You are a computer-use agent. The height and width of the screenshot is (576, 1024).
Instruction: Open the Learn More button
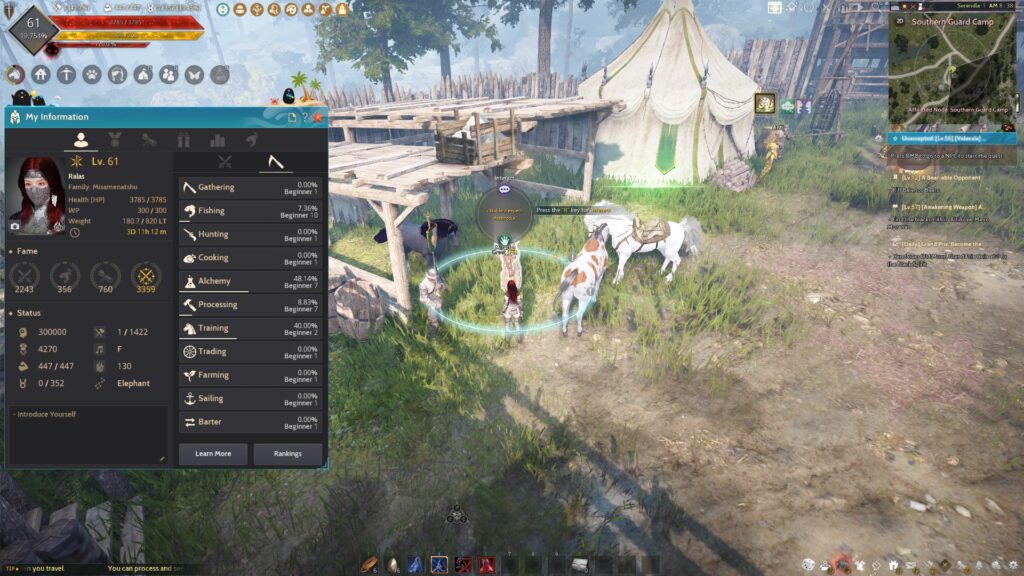[x=212, y=454]
